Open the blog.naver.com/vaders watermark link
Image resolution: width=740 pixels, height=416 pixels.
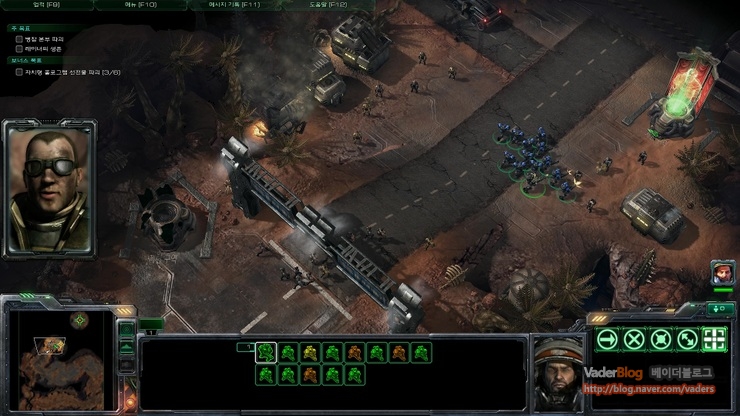(648, 390)
